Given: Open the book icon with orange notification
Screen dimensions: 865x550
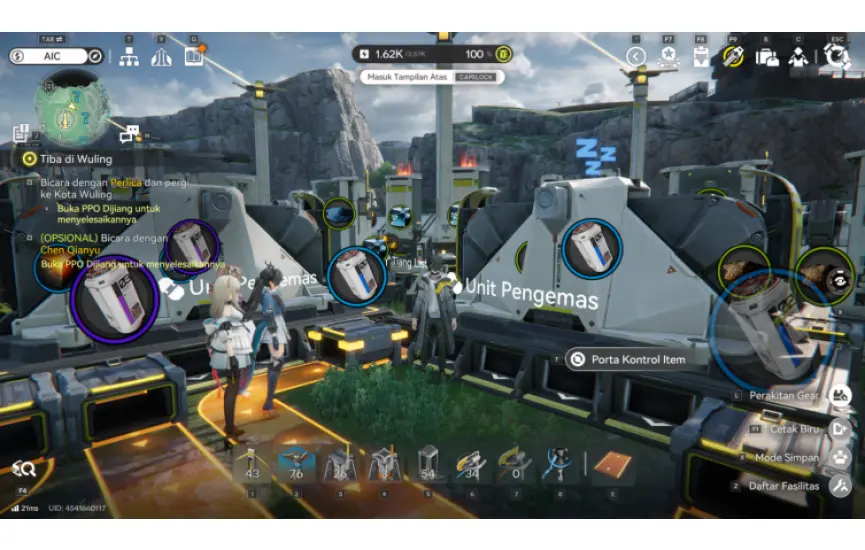Looking at the screenshot, I should [193, 56].
